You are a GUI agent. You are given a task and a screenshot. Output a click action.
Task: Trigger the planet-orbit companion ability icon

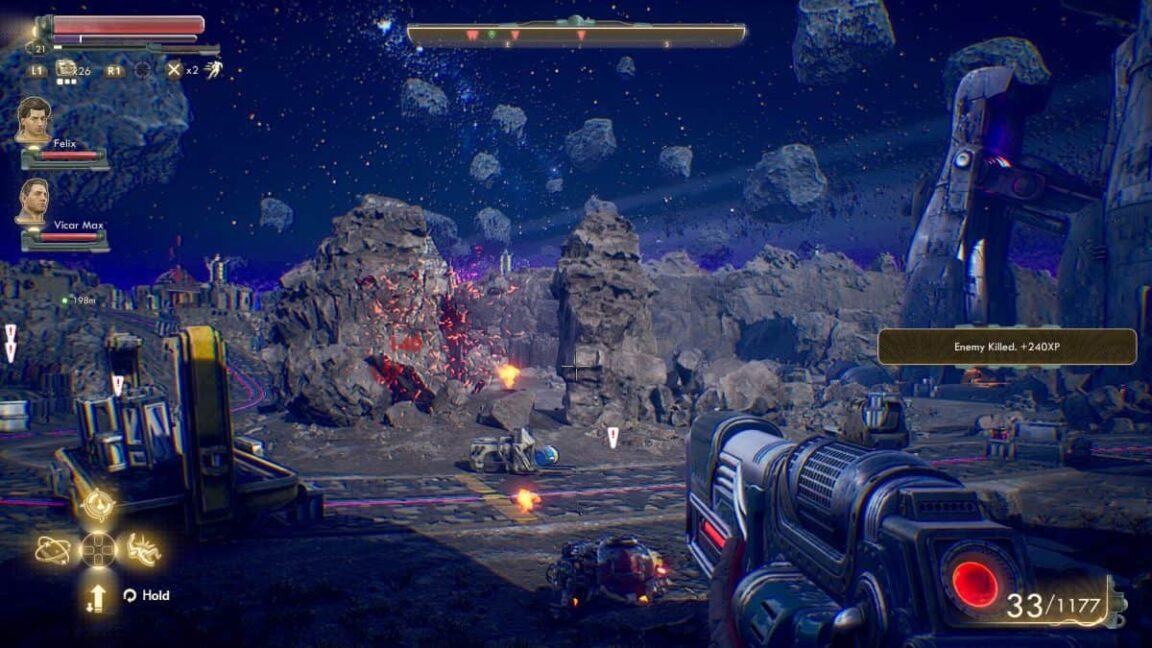point(53,549)
